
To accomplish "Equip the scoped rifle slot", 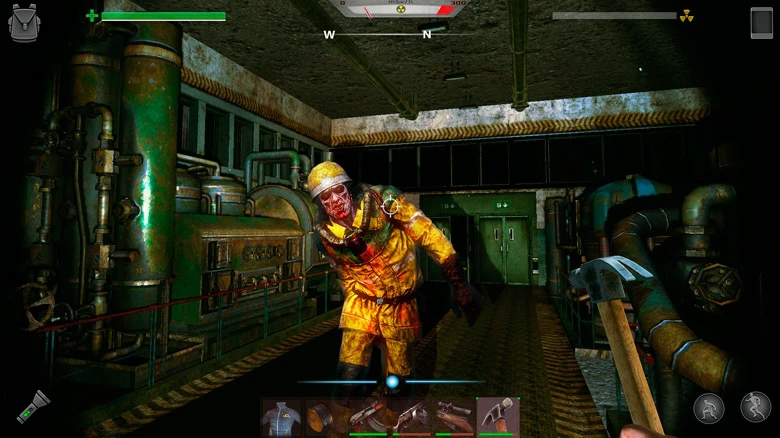I will [x=454, y=417].
